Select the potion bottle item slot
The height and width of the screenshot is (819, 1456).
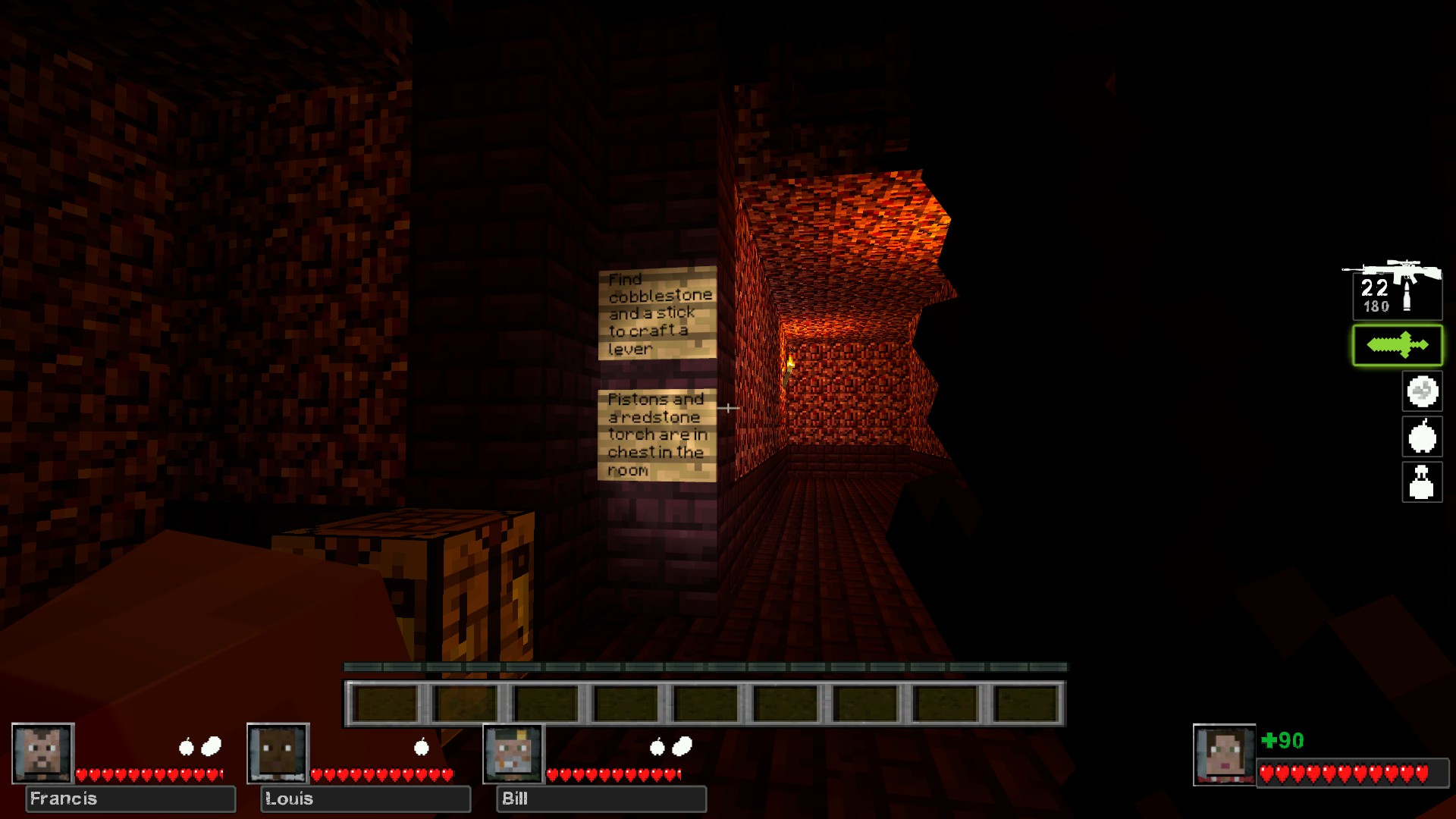[x=1422, y=482]
